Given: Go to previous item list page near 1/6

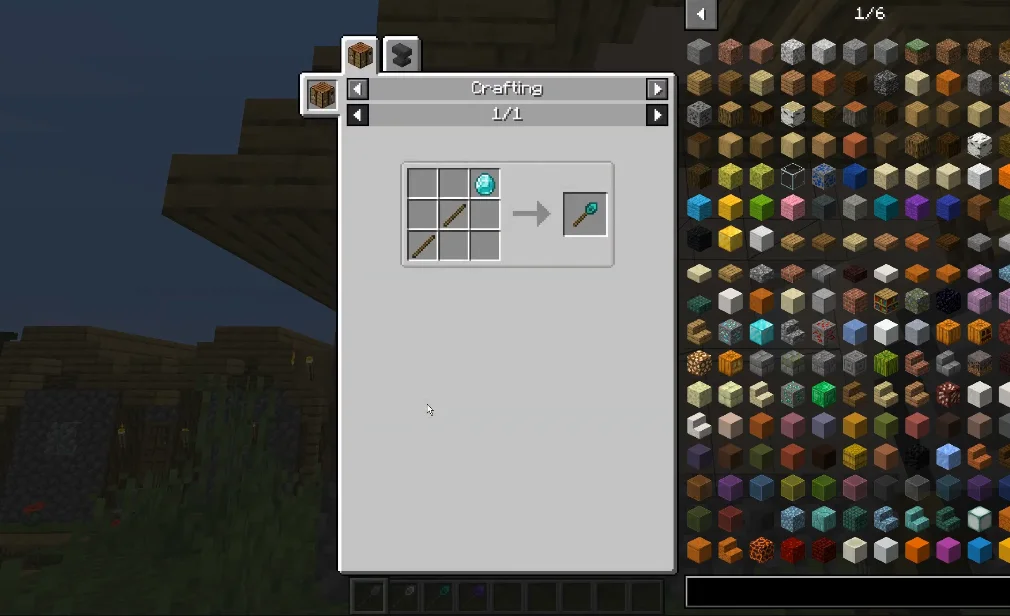Looking at the screenshot, I should (700, 14).
